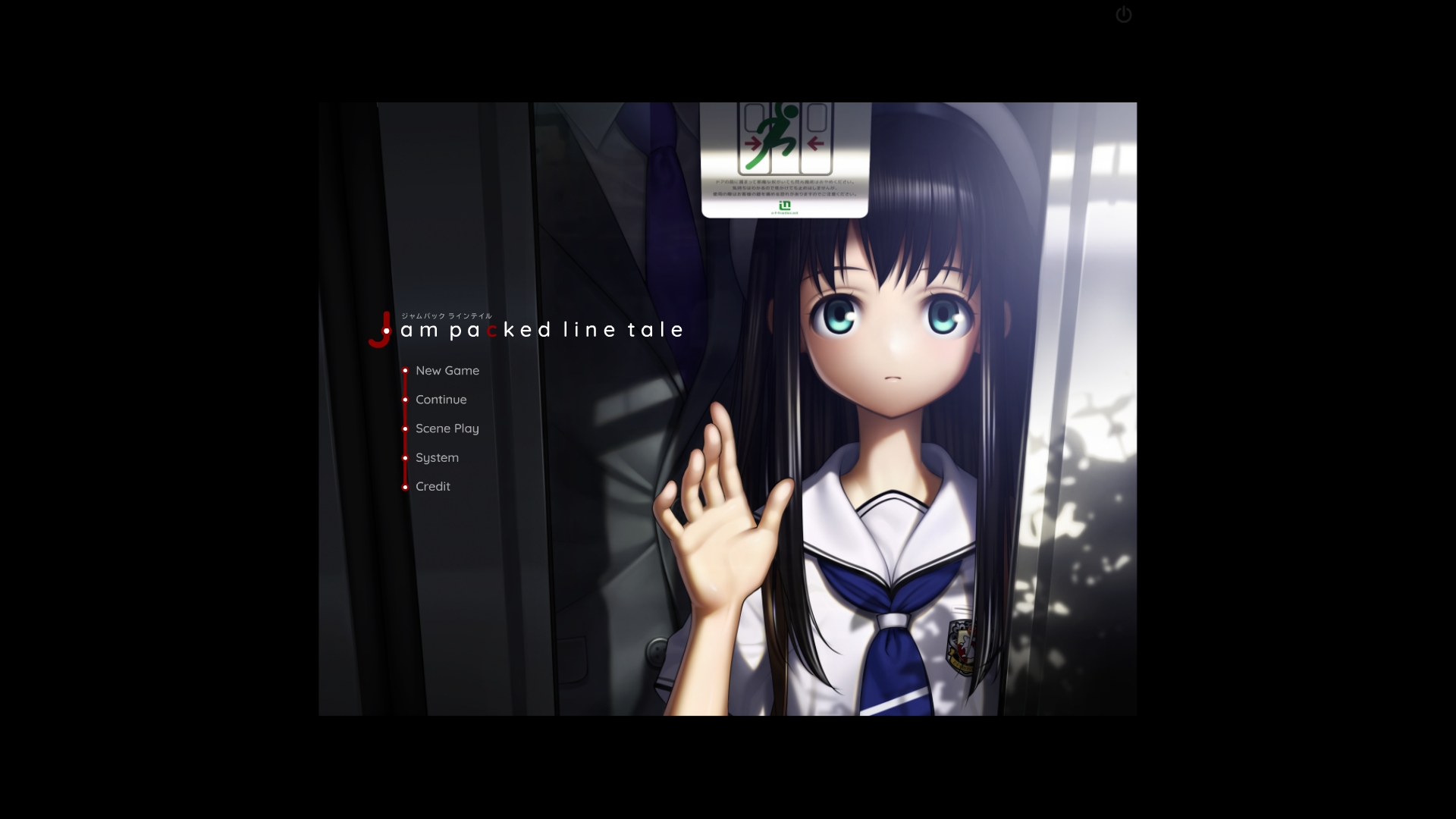Select Continue from the title menu
Image resolution: width=1456 pixels, height=819 pixels.
point(441,400)
